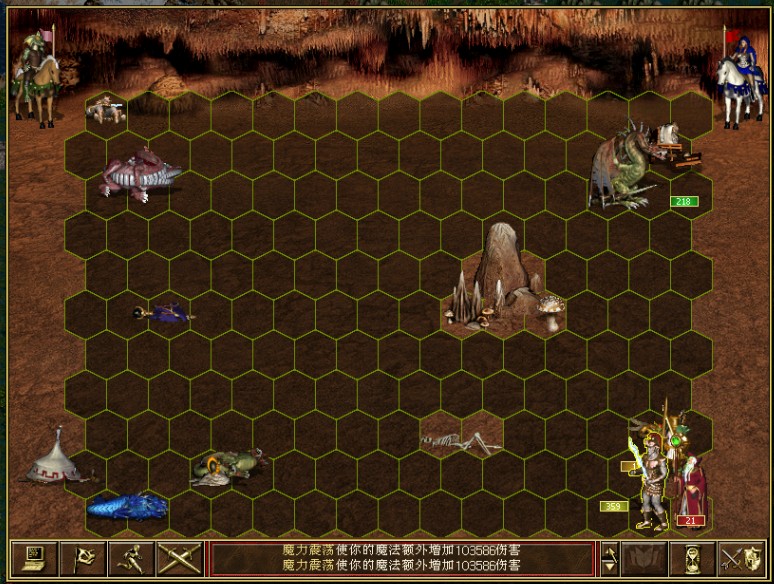This screenshot has width=774, height=584.
Task: Toggle auto-combat crossed swords button
Action: 180,558
